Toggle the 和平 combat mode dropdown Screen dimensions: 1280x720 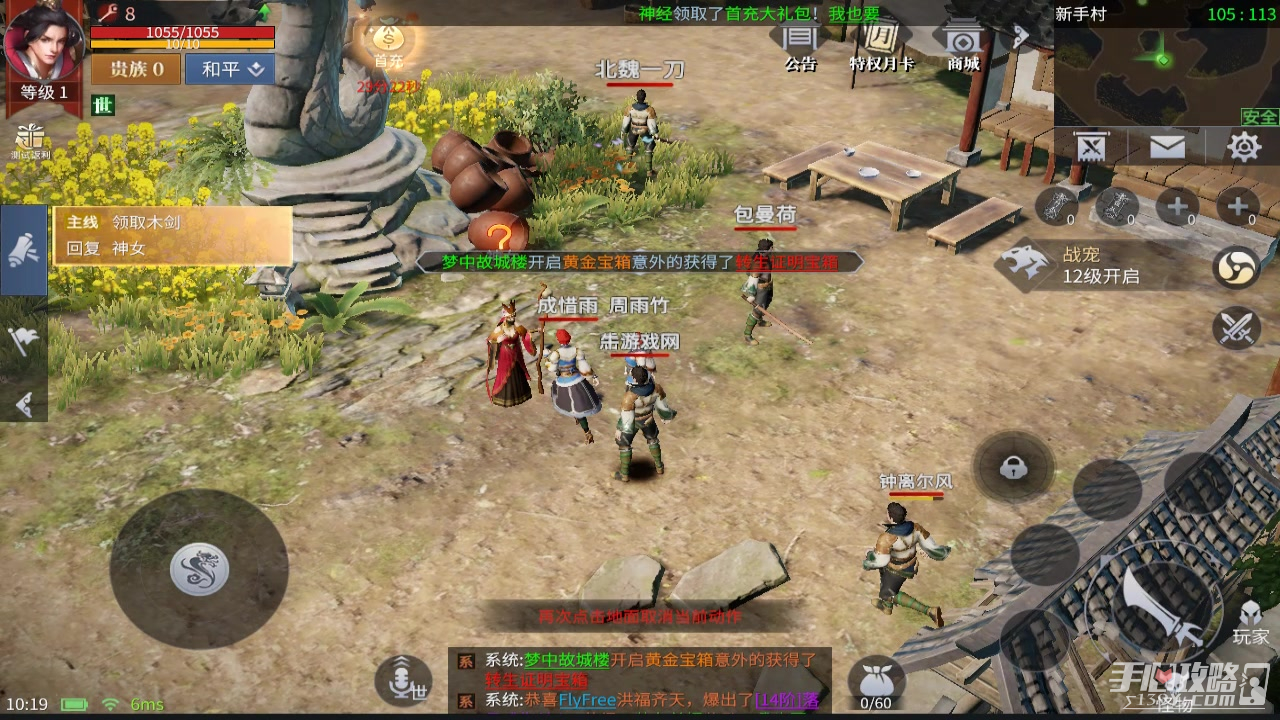point(230,69)
